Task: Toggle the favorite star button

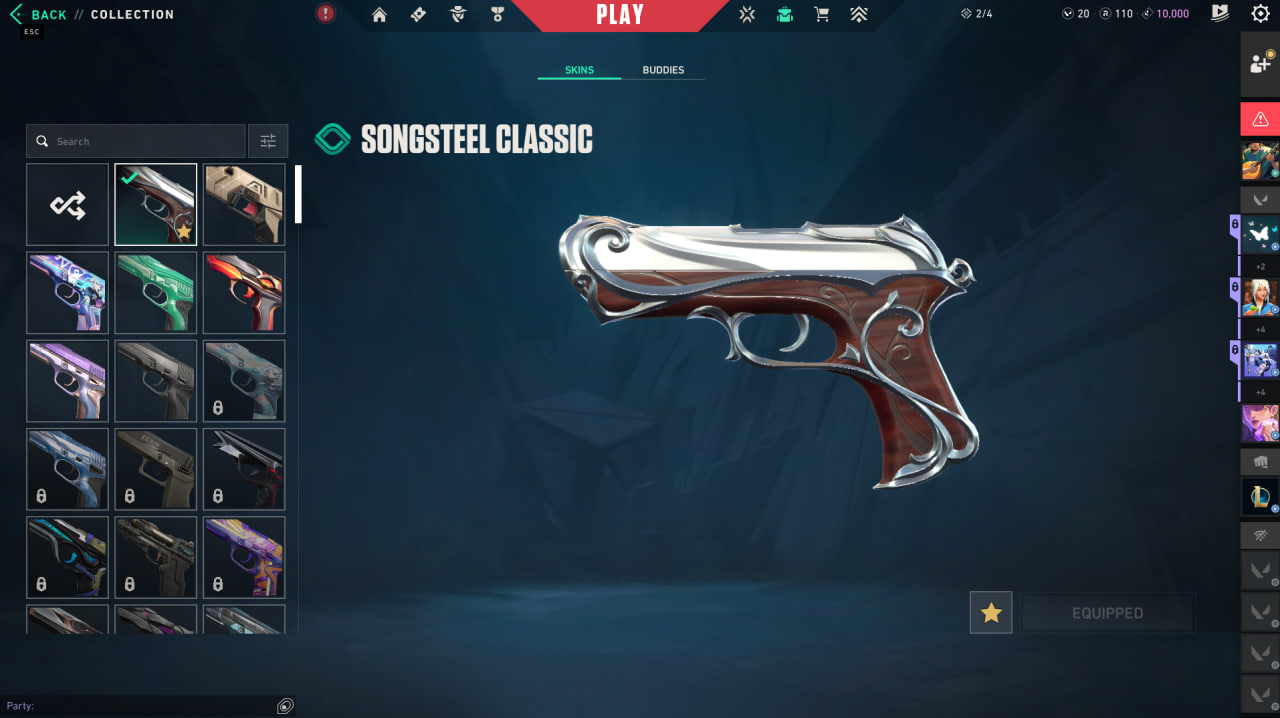Action: [991, 613]
